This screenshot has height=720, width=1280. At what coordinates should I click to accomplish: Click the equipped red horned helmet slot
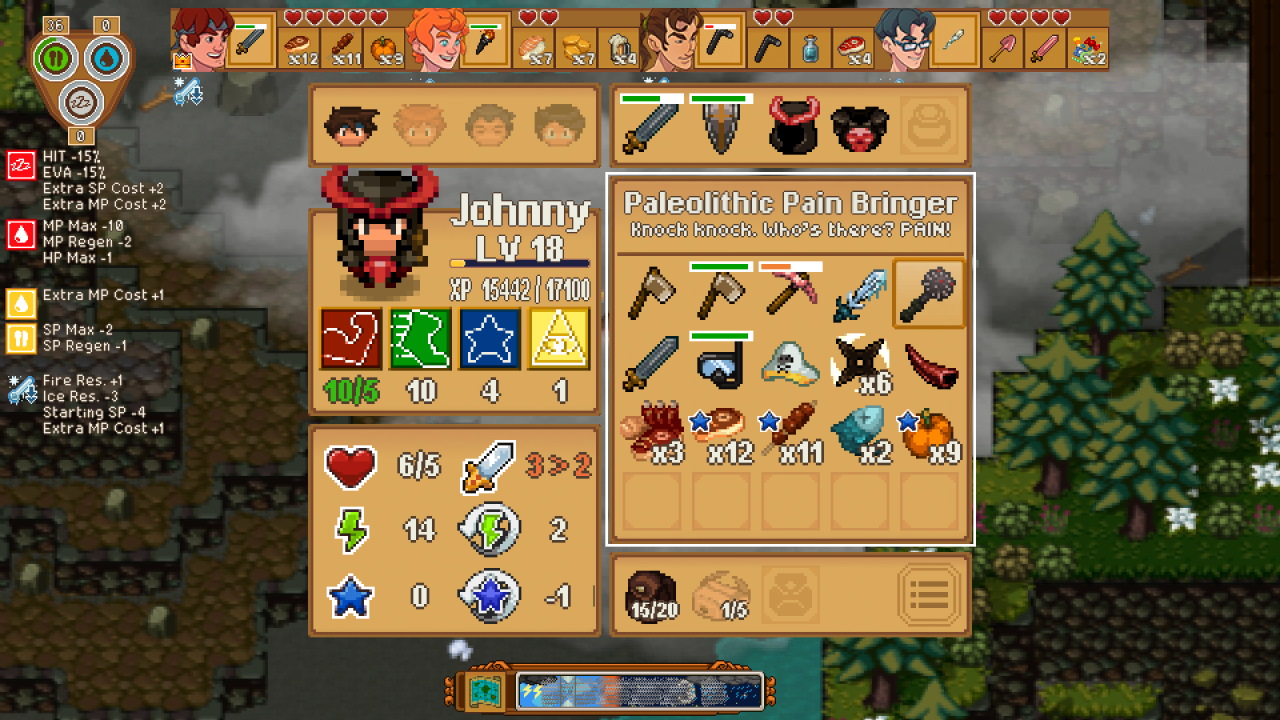pos(791,125)
